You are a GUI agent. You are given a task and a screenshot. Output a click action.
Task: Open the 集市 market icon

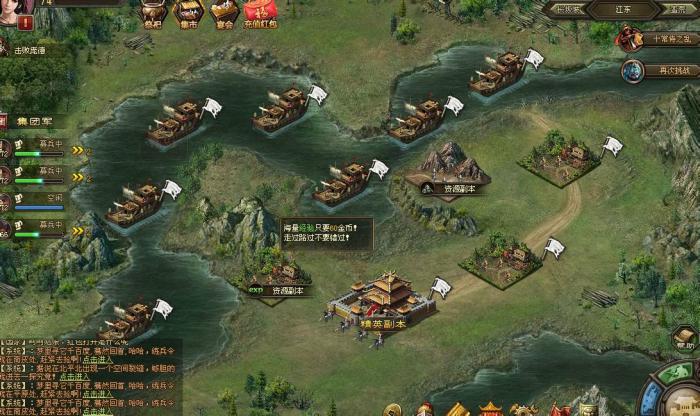pyautogui.click(x=188, y=12)
